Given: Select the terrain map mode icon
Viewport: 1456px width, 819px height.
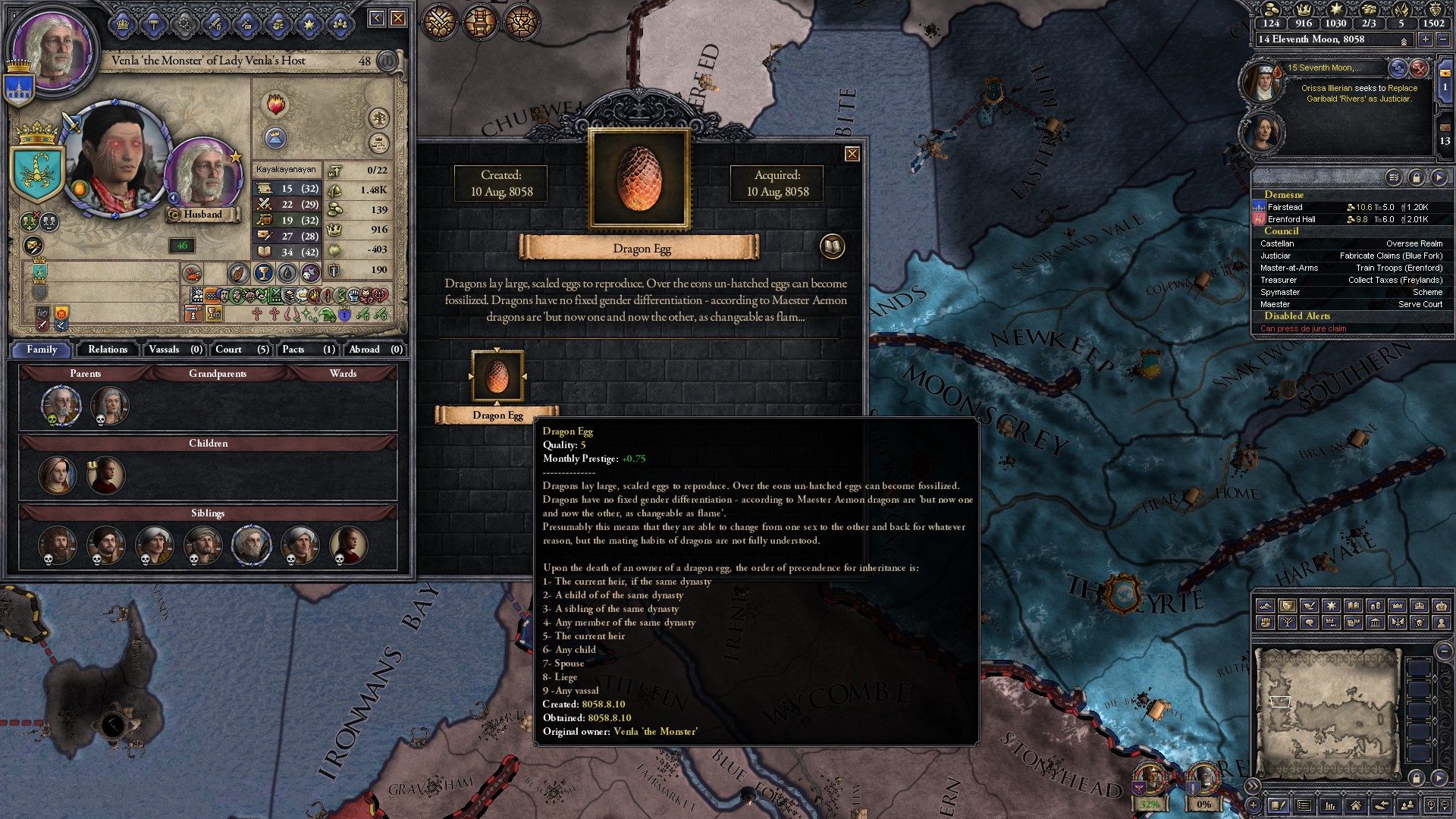Looking at the screenshot, I should point(1266,605).
